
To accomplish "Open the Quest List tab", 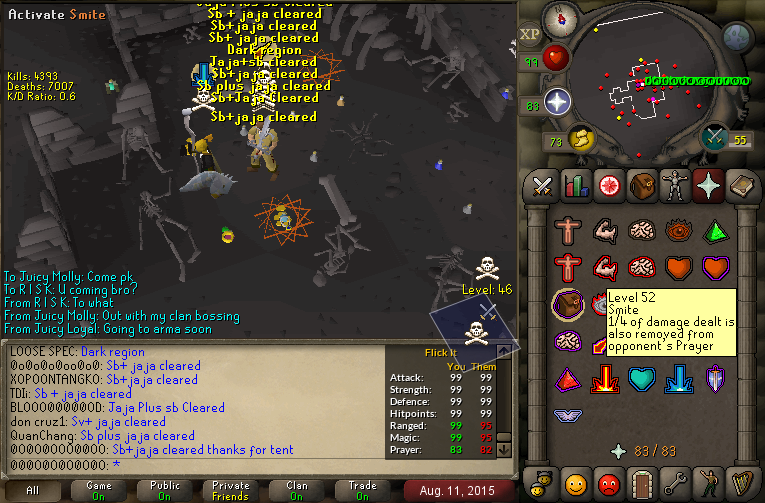I will [x=608, y=185].
